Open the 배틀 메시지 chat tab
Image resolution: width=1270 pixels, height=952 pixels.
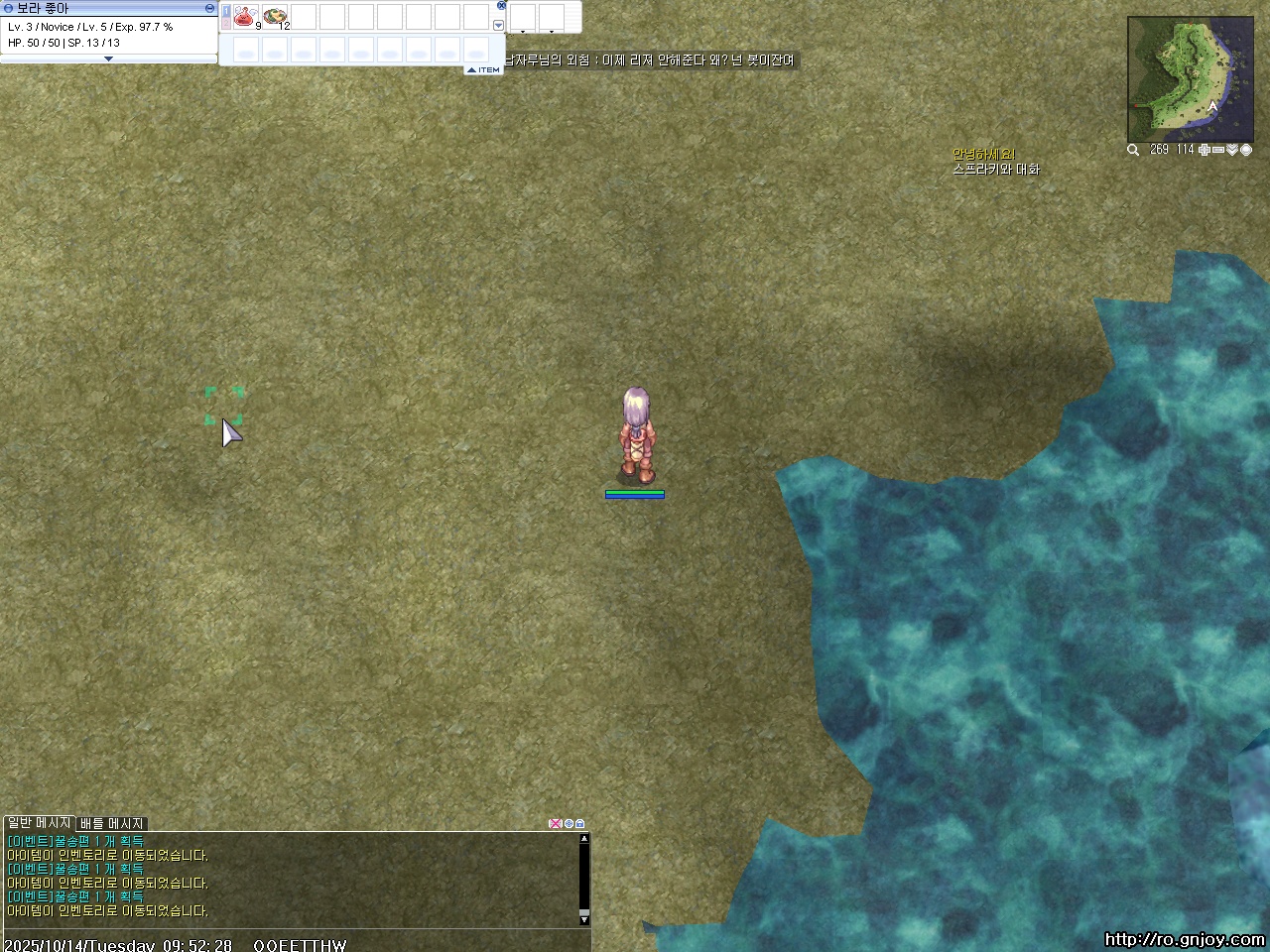[112, 823]
